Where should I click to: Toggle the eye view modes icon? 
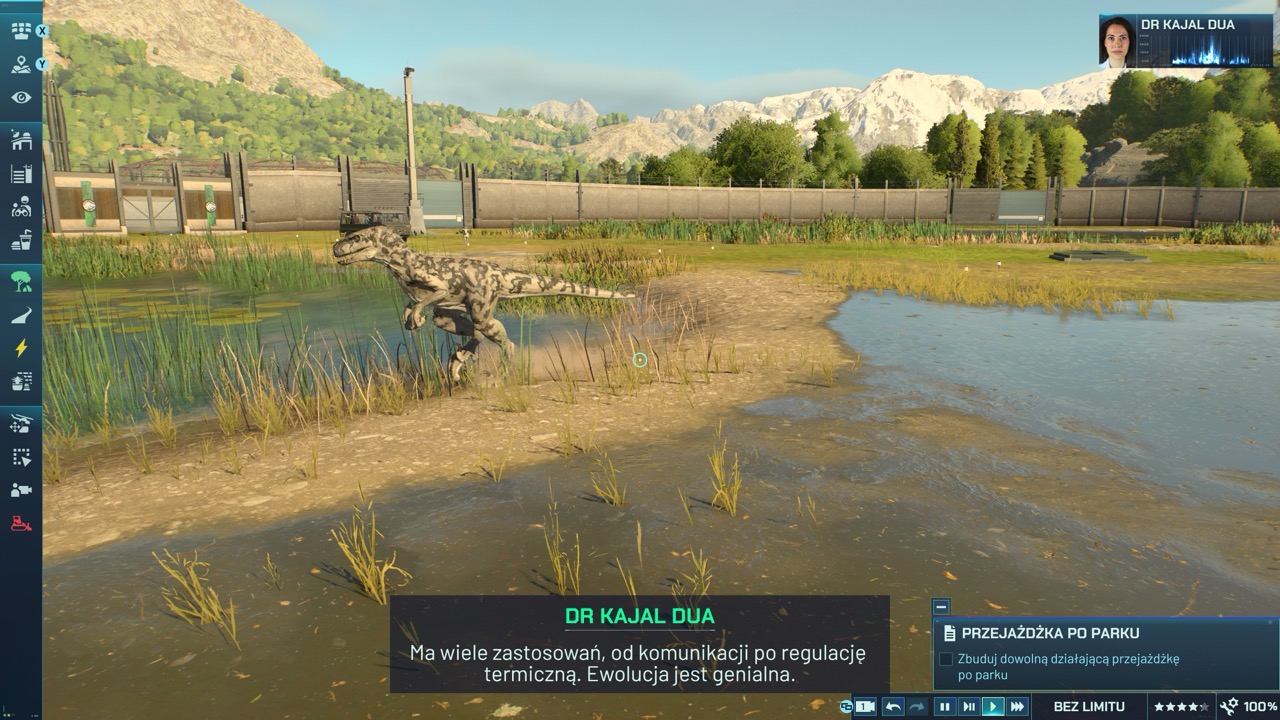point(21,98)
